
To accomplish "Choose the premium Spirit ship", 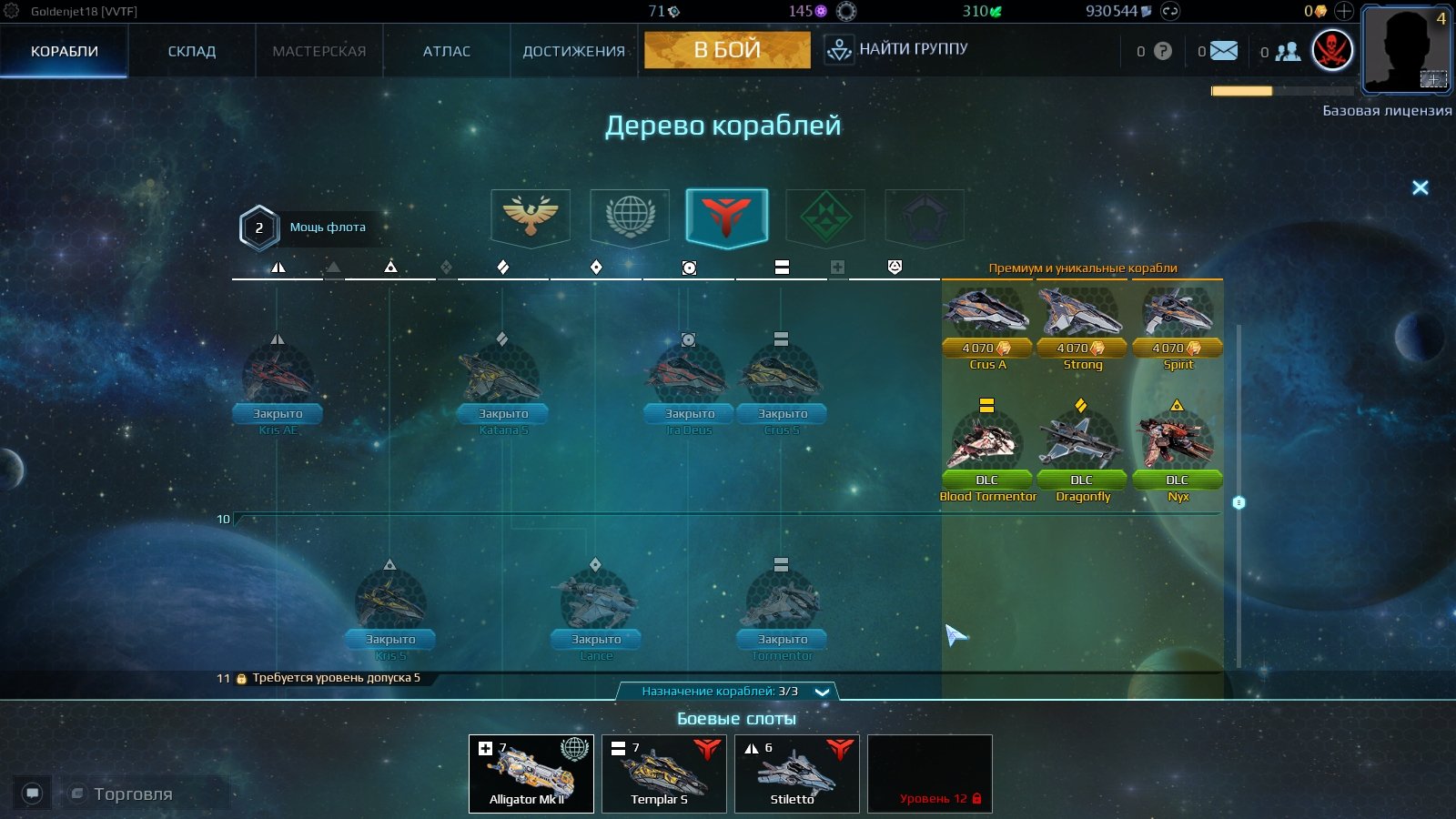I will point(1178,314).
